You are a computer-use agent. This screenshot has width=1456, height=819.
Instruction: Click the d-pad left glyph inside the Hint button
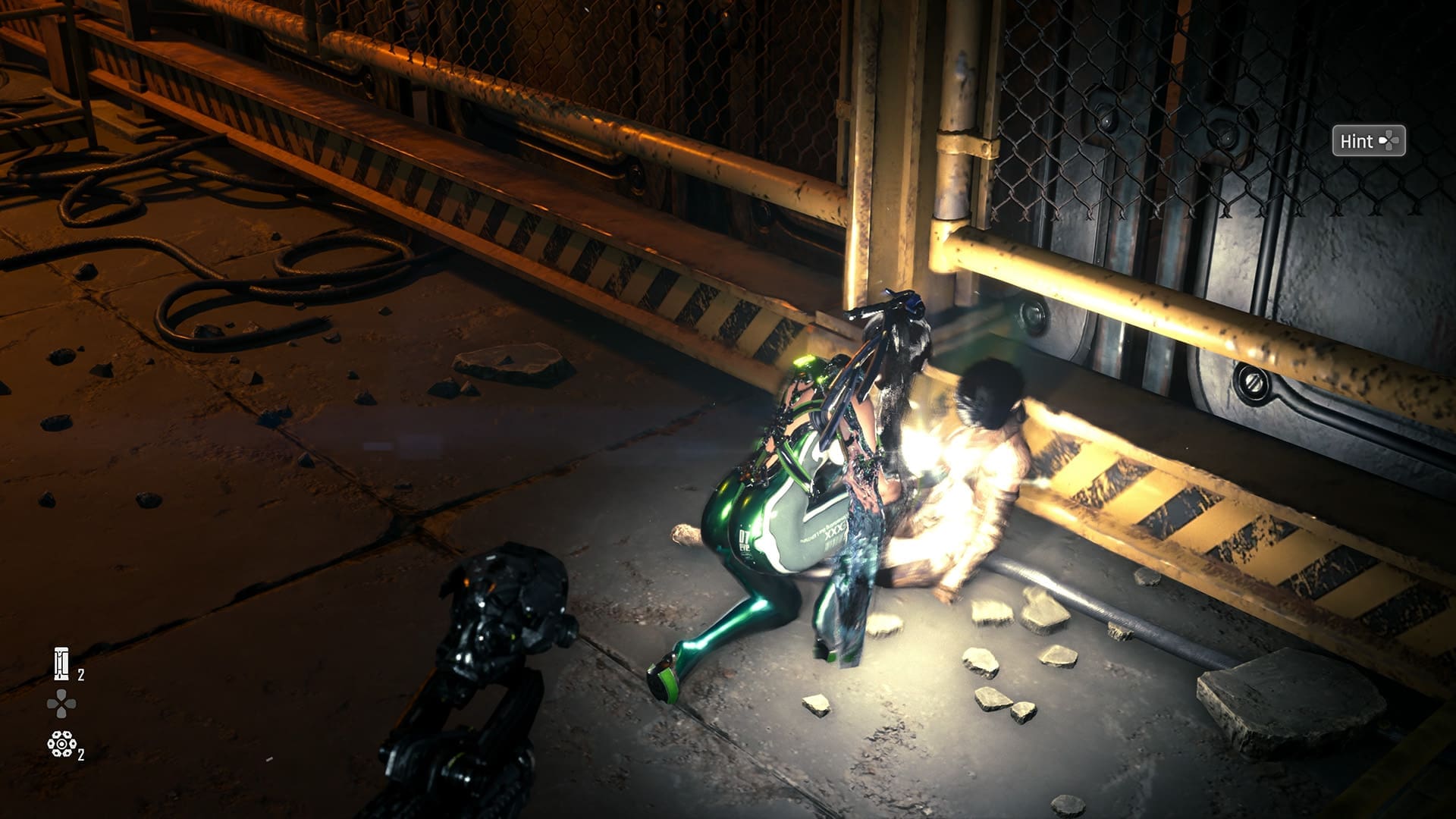(x=1383, y=141)
